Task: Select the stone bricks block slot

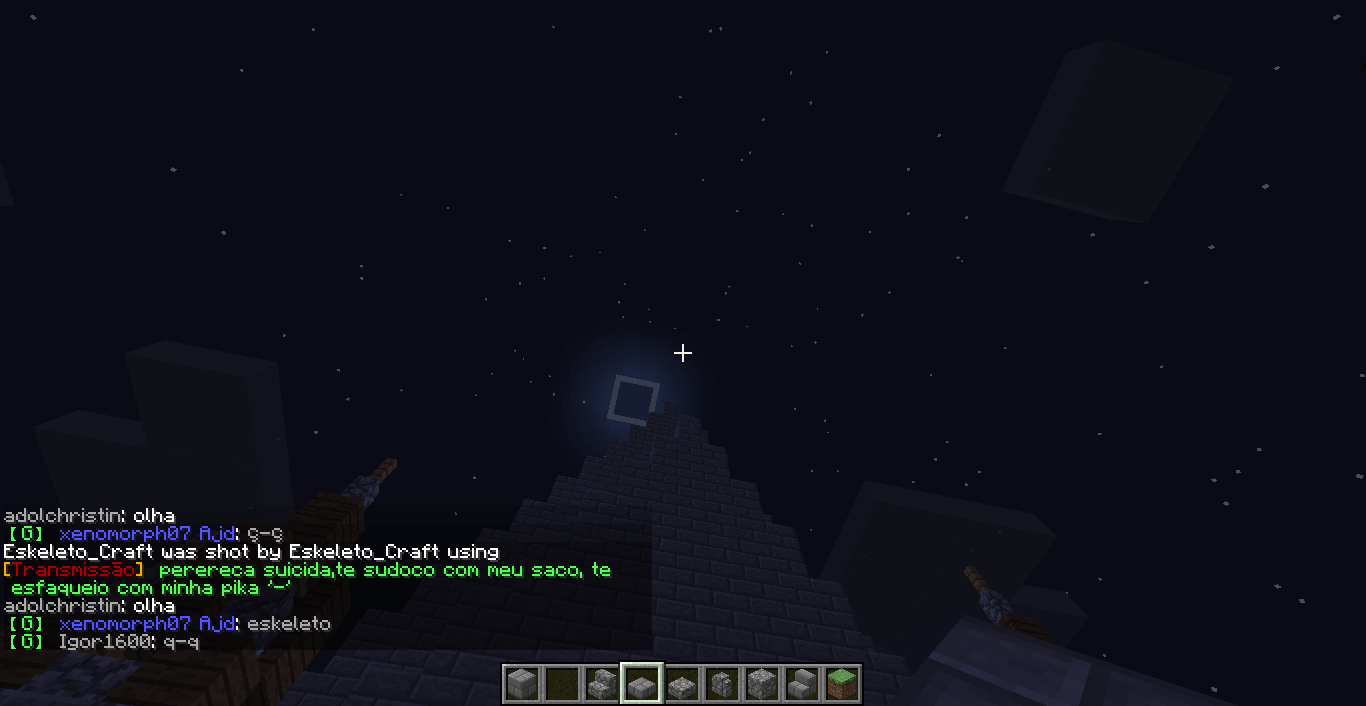Action: pyautogui.click(x=521, y=684)
